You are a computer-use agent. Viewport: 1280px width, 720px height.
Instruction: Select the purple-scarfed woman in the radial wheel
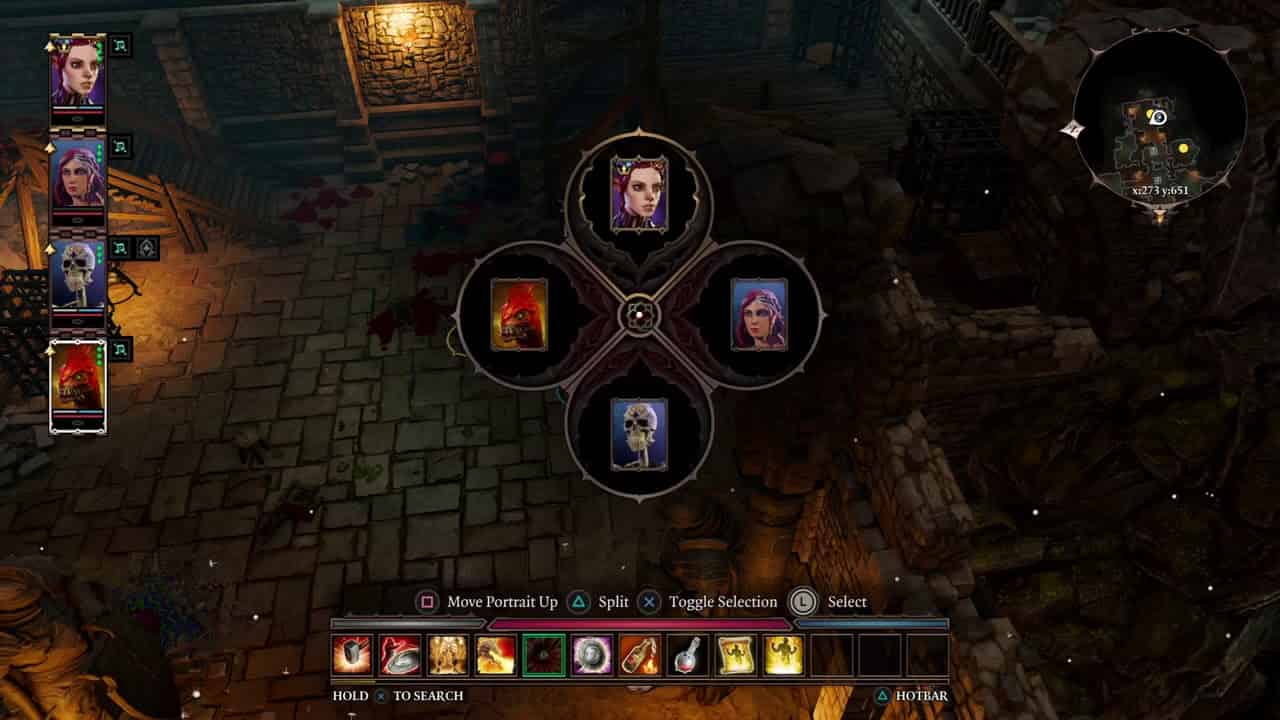click(759, 315)
